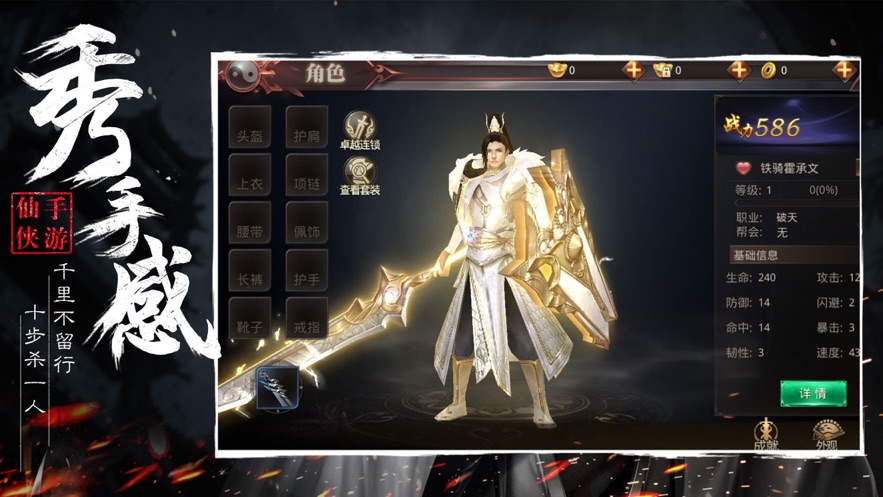Open the 外观 appearance icon
Screen dimensions: 883x497
point(827,433)
